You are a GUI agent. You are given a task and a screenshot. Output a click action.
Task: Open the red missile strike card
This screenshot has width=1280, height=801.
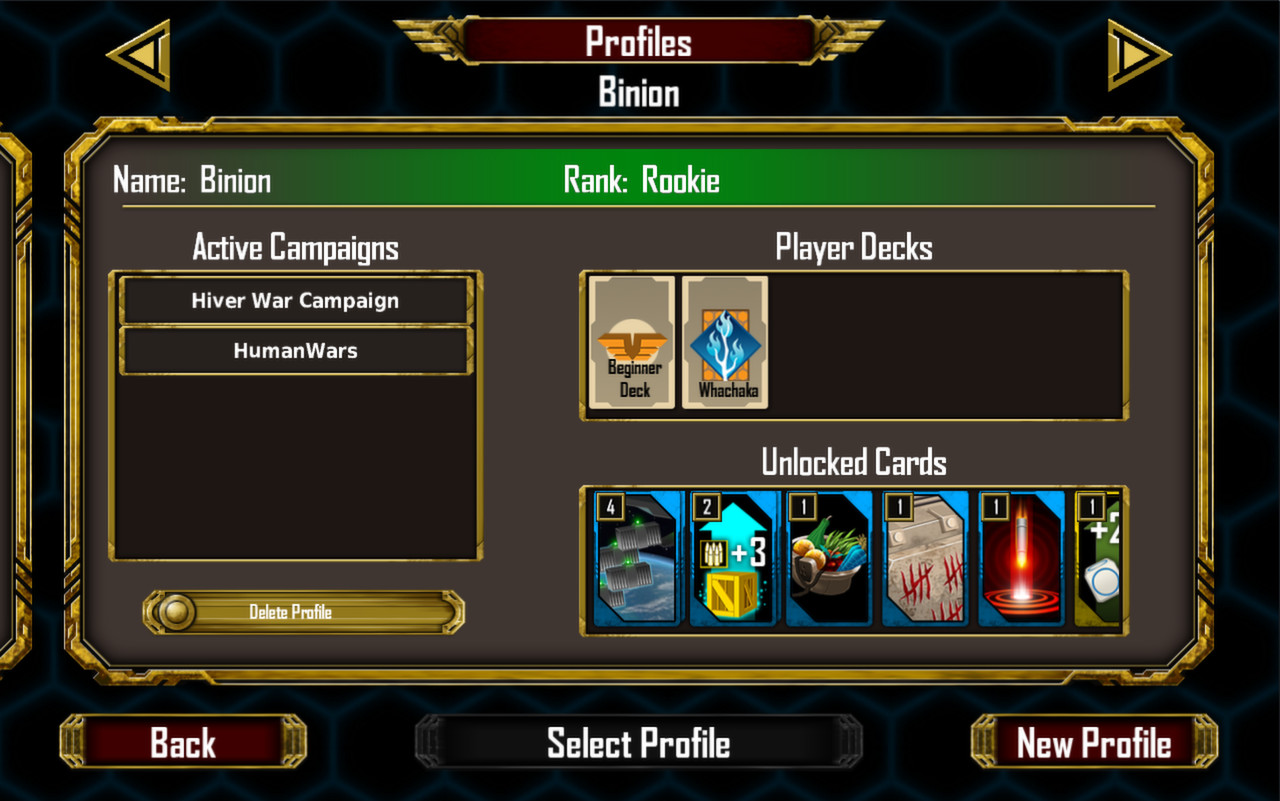(1020, 558)
